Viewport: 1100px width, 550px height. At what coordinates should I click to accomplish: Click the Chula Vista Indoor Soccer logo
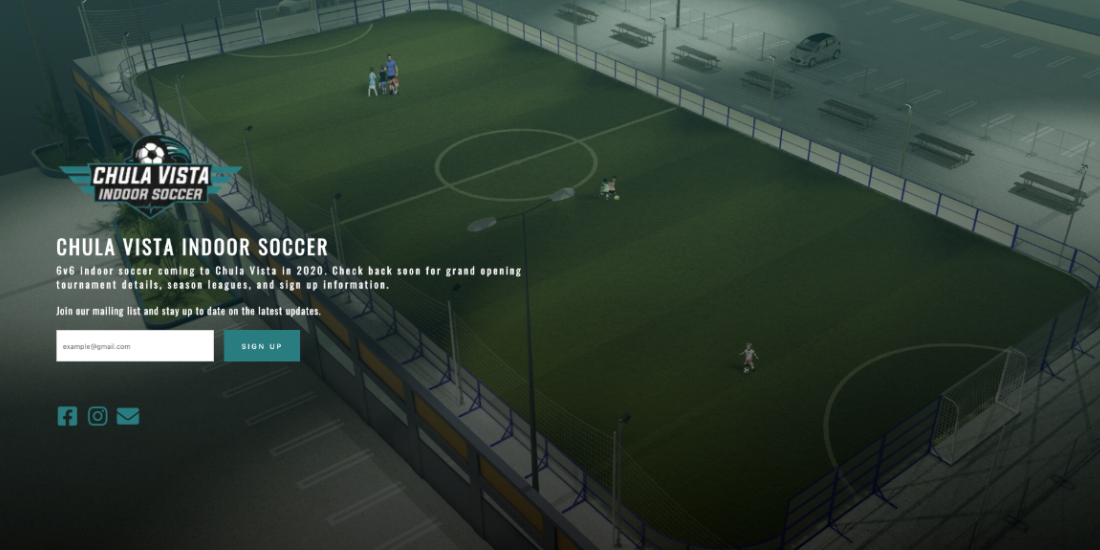pyautogui.click(x=150, y=178)
